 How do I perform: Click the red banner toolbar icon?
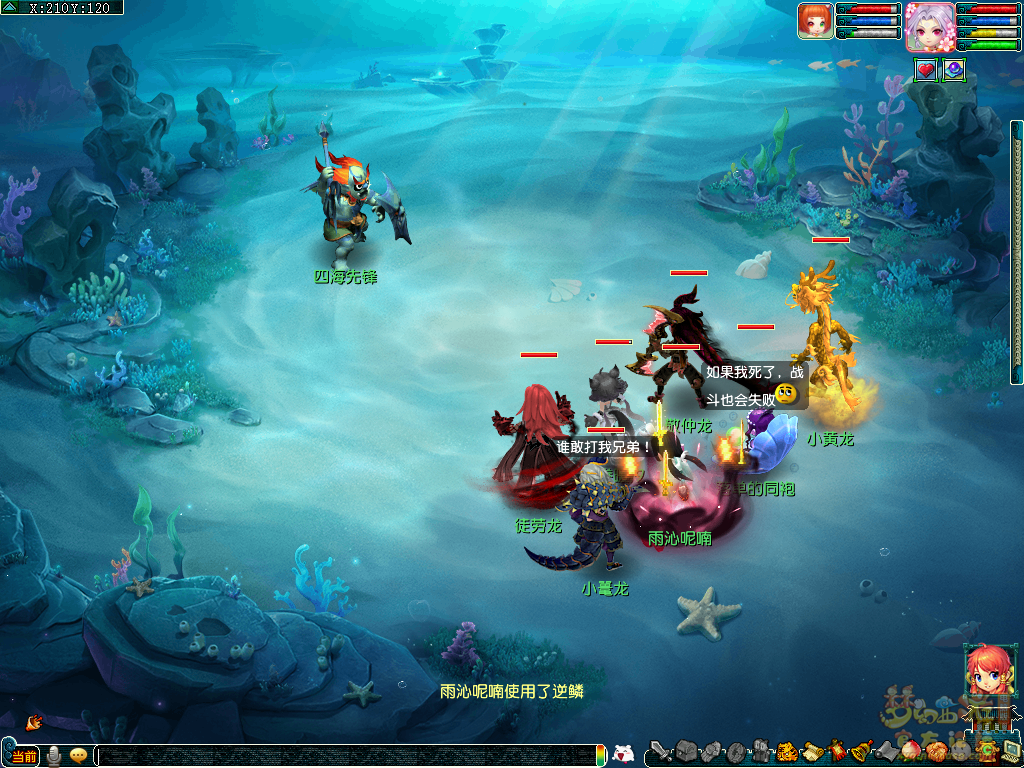click(837, 751)
